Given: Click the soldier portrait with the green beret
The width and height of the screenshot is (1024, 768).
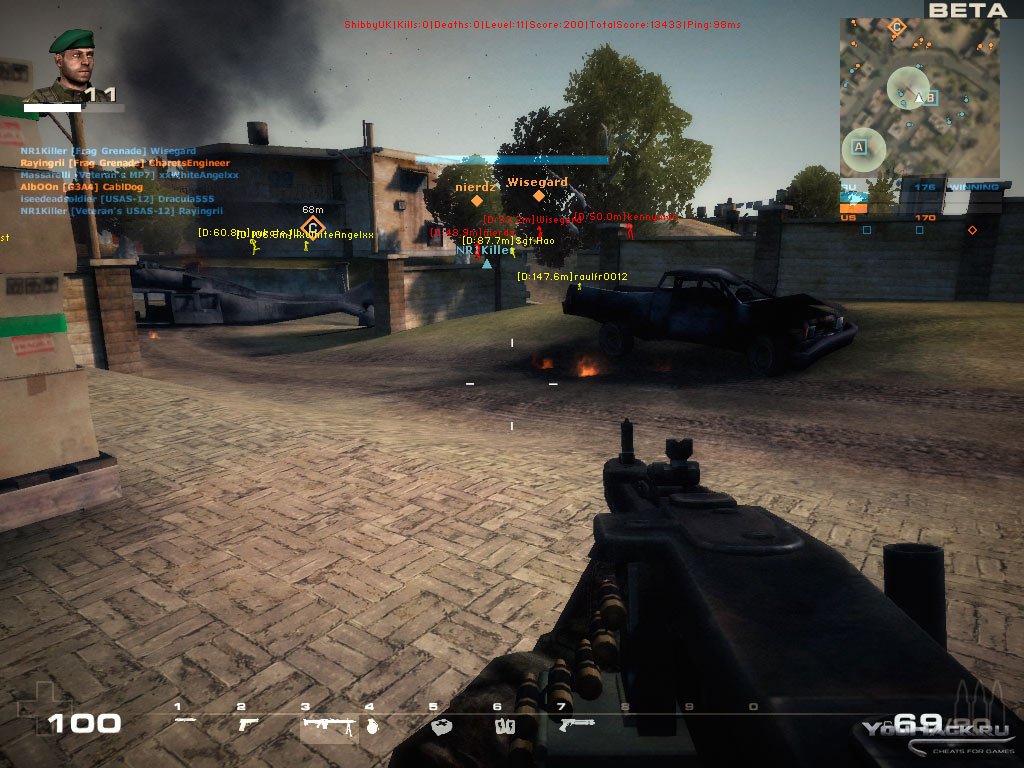Looking at the screenshot, I should [72, 64].
